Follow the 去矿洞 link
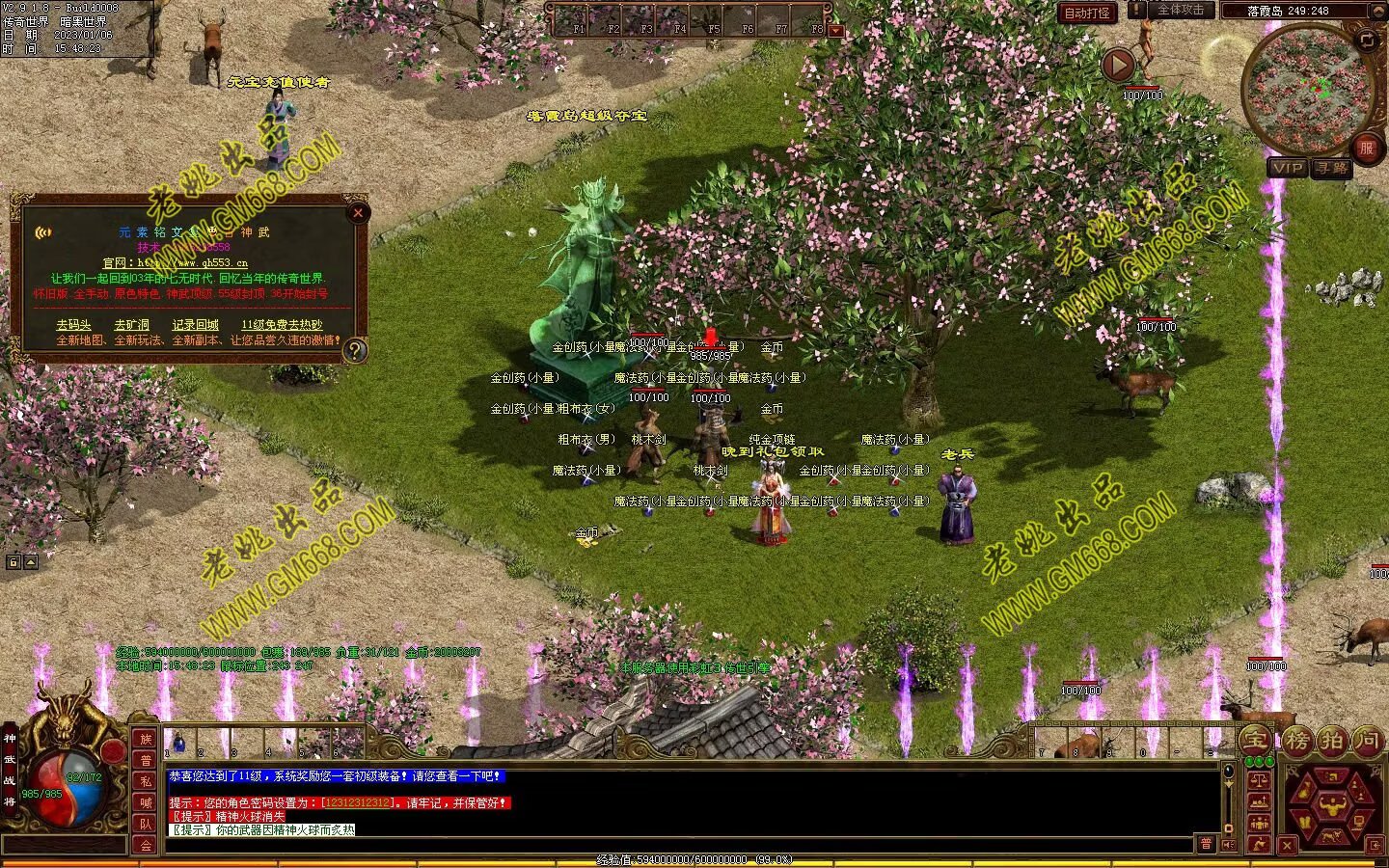 [132, 325]
